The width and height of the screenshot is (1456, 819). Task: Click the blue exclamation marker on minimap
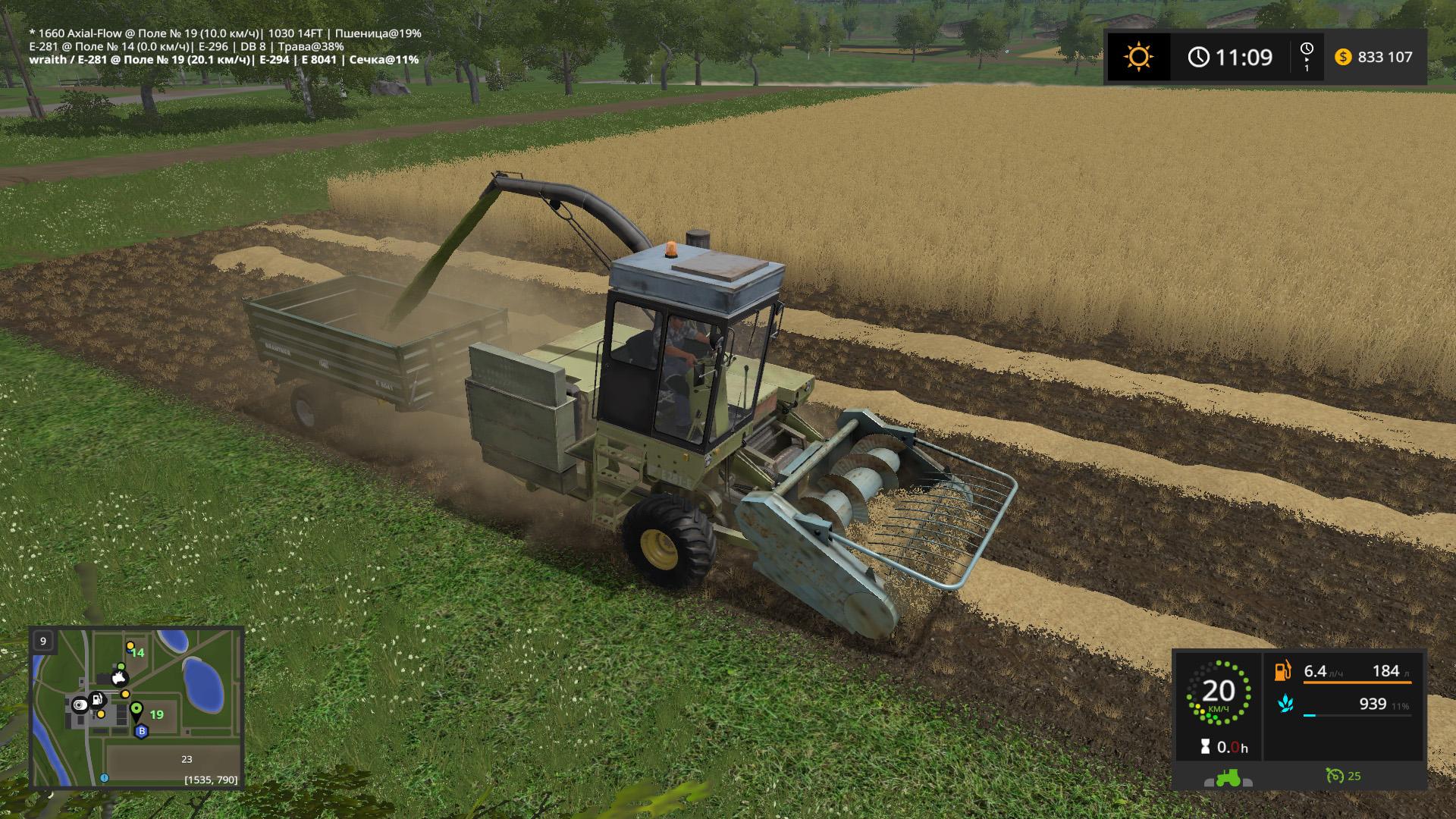click(105, 778)
